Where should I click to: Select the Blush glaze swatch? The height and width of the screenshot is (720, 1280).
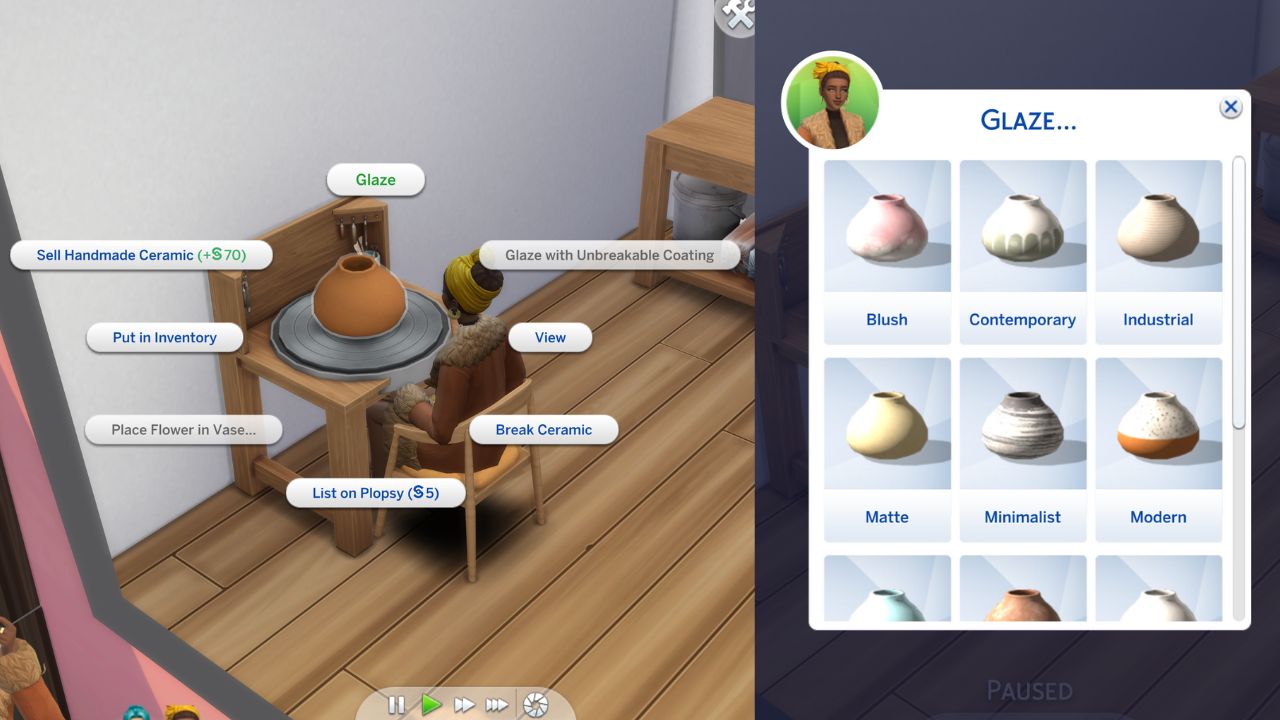click(887, 240)
